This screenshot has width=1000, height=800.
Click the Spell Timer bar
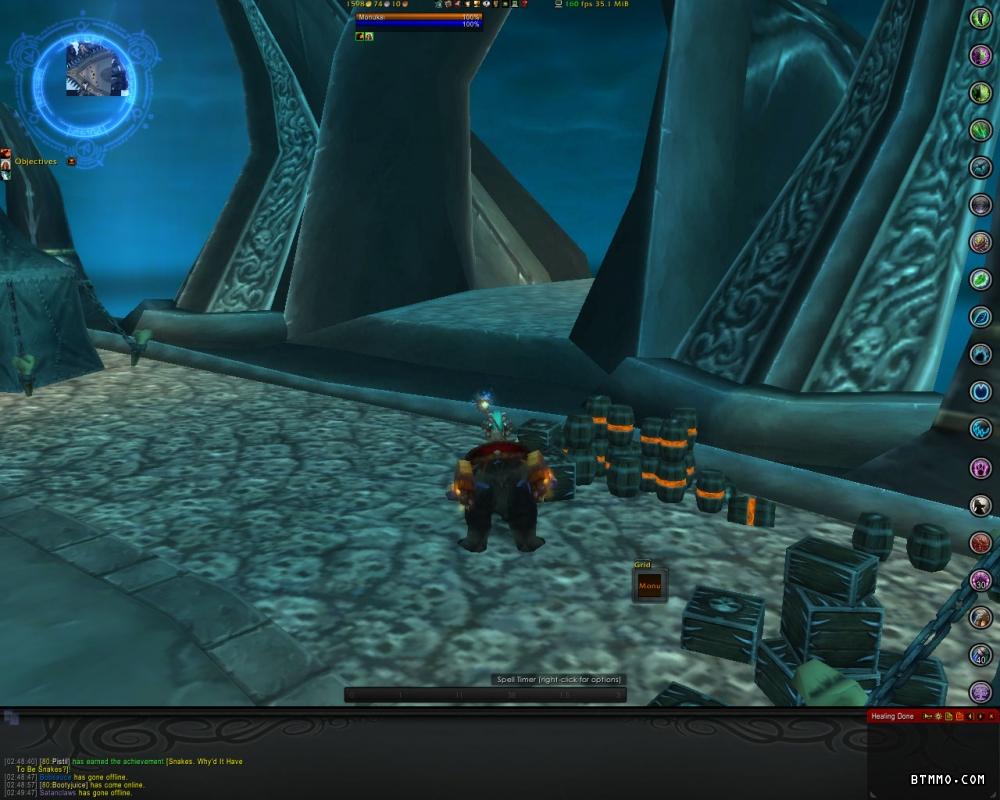(x=485, y=694)
